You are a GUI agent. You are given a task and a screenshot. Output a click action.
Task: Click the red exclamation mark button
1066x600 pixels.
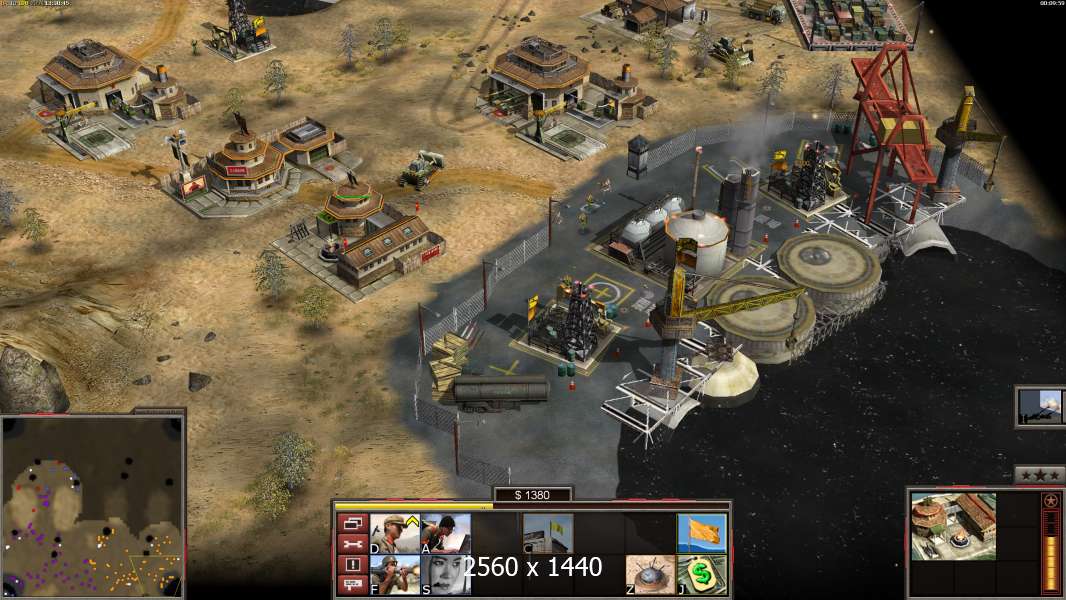(x=352, y=565)
